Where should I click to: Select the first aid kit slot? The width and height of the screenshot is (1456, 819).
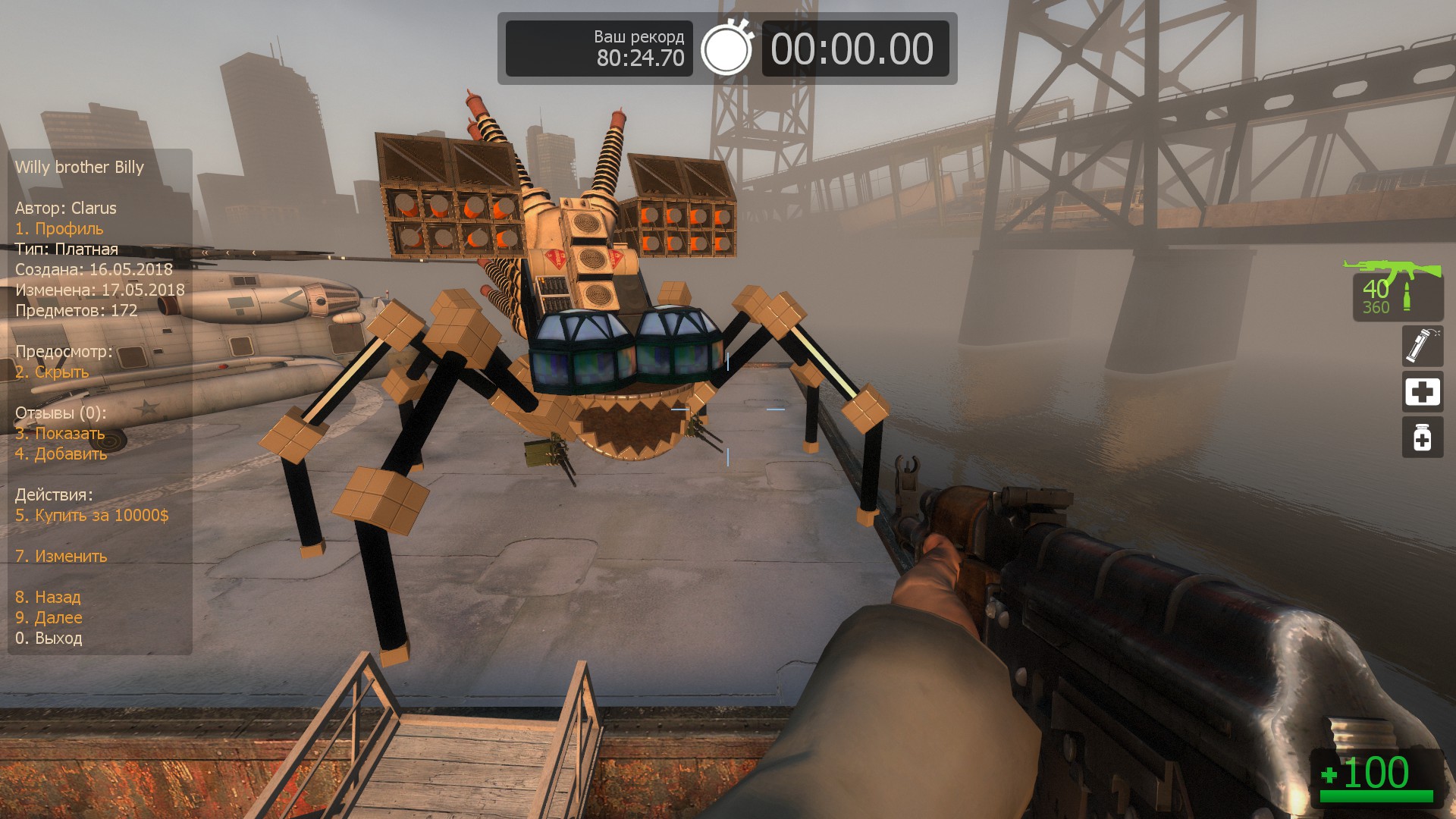[x=1422, y=392]
